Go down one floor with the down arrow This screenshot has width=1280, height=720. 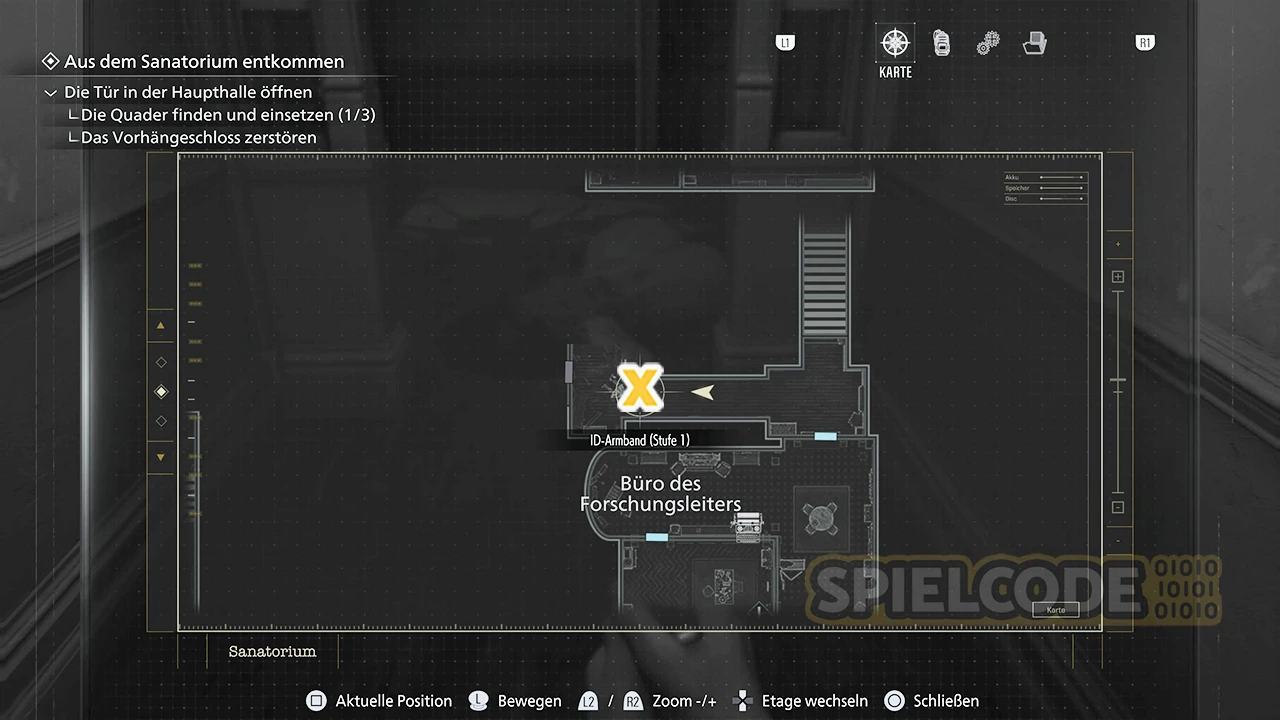click(x=161, y=457)
